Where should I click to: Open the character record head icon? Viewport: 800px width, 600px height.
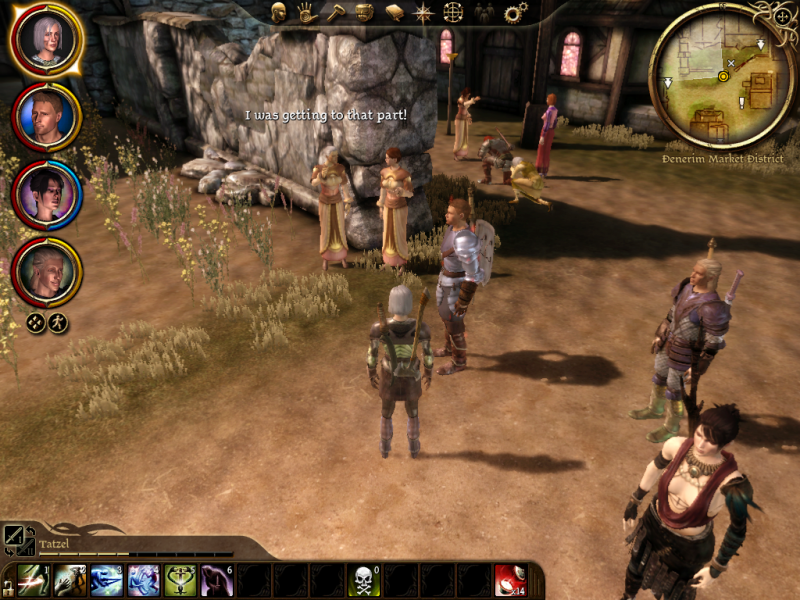point(279,12)
